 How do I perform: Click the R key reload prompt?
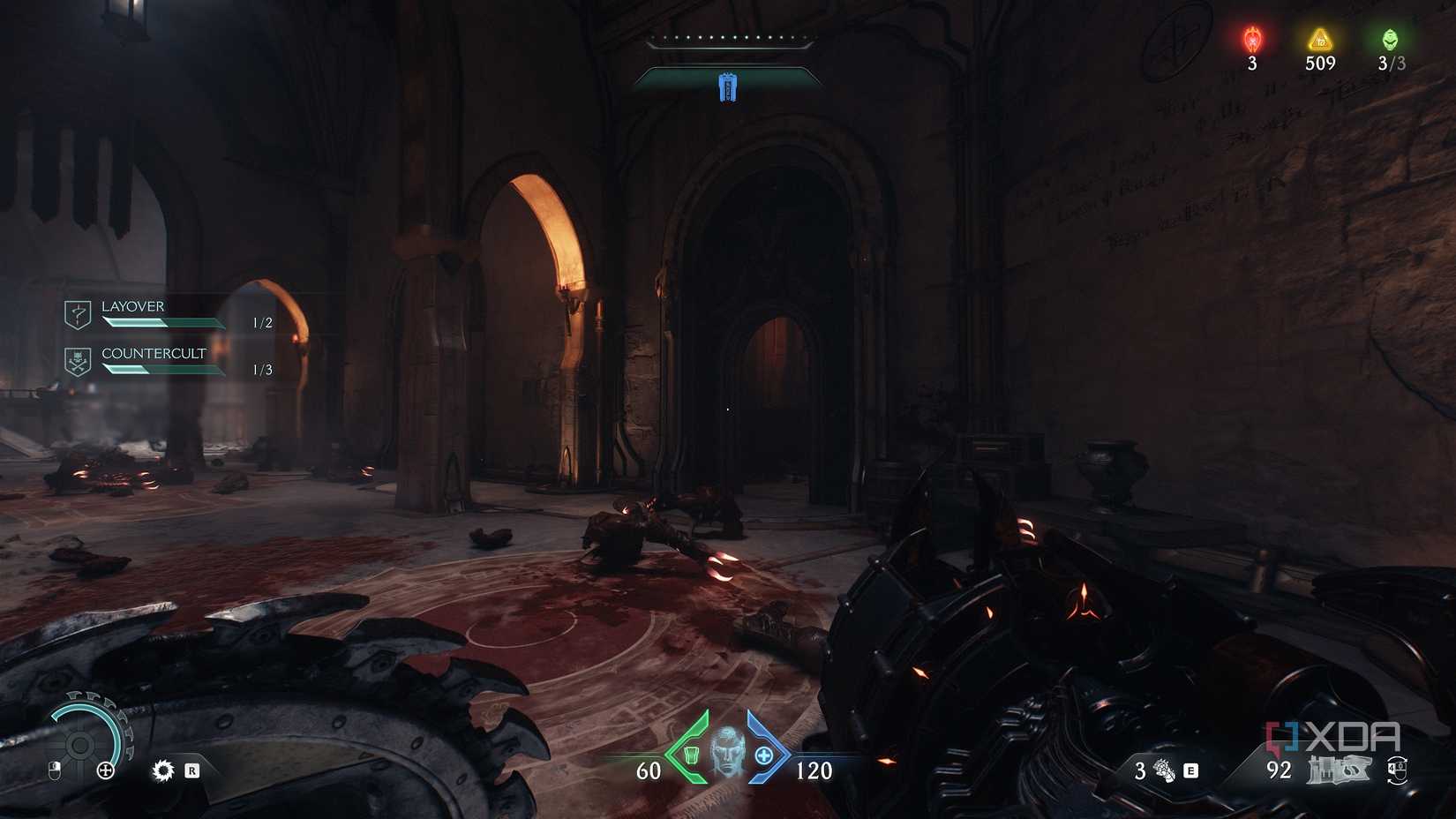point(192,771)
